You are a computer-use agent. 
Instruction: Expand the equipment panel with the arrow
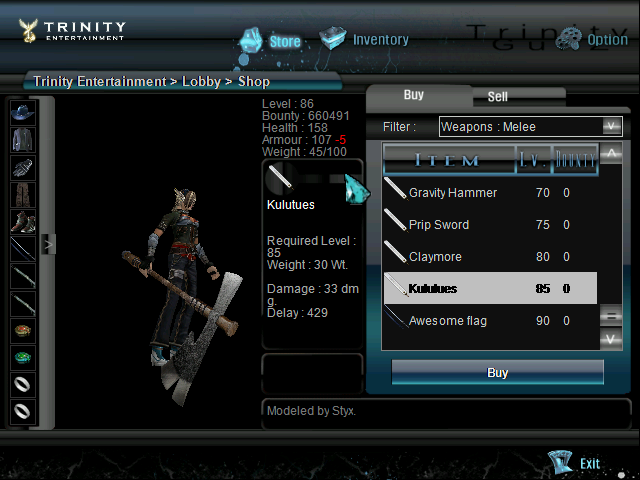point(47,242)
